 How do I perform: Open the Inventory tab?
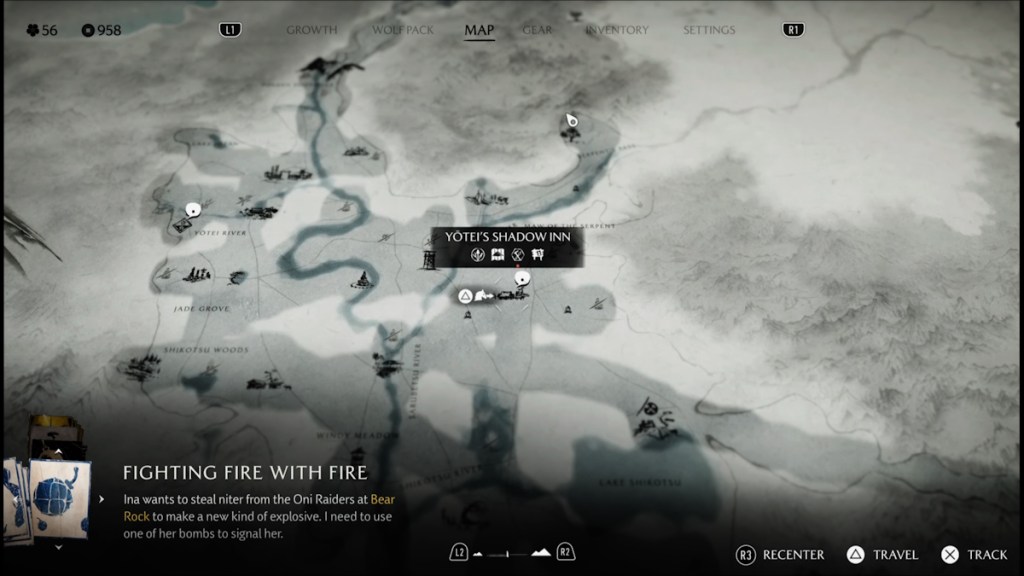click(617, 30)
